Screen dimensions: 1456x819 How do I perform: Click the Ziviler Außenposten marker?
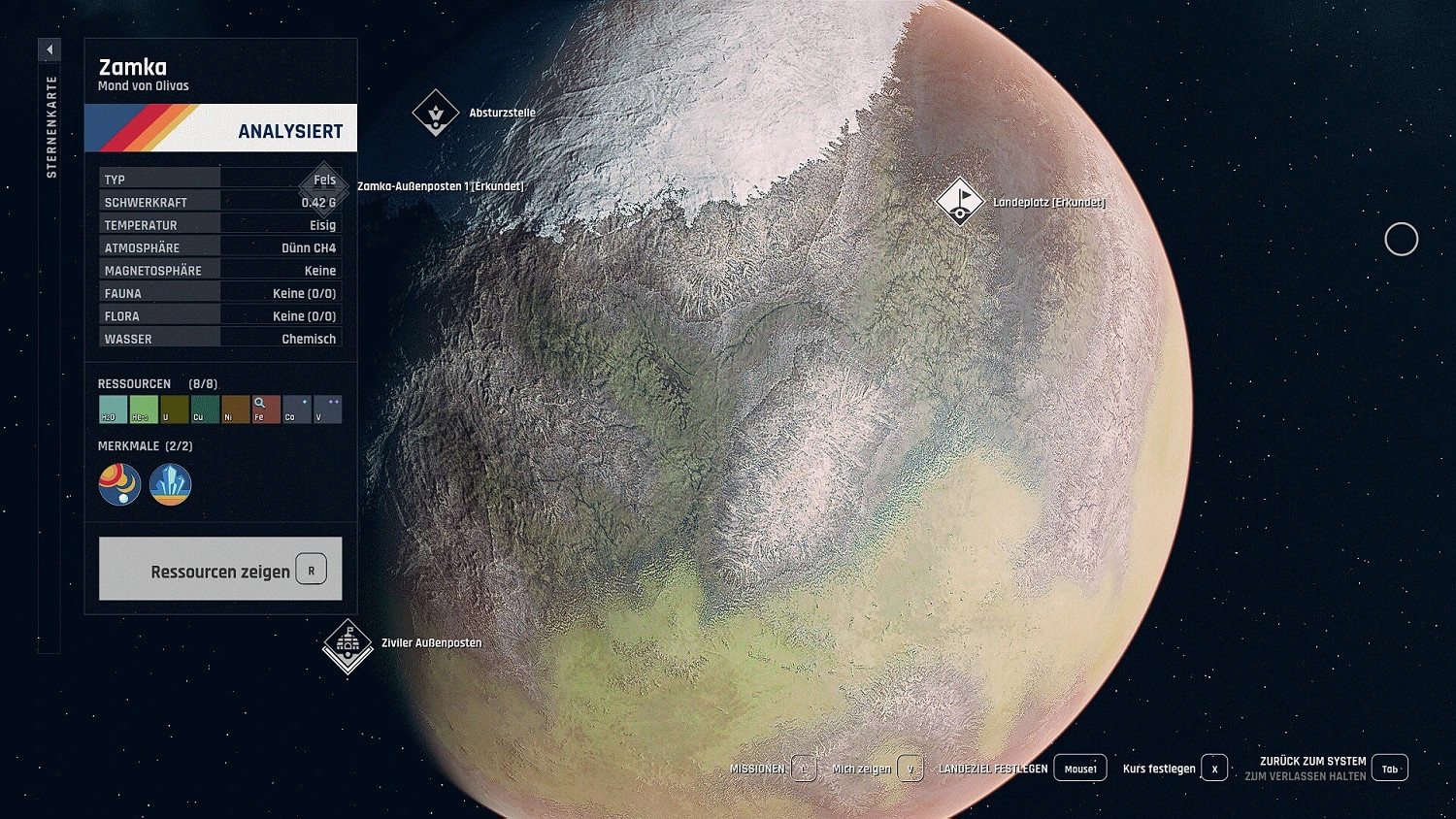[347, 643]
